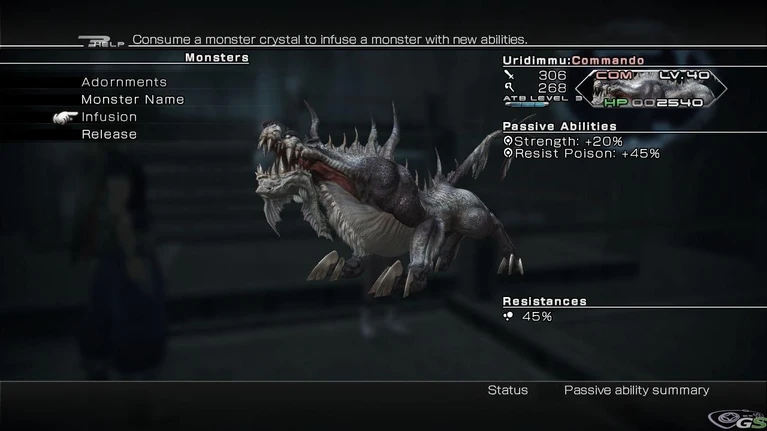Image resolution: width=767 pixels, height=431 pixels.
Task: Show the Passive ability summary
Action: (x=636, y=390)
